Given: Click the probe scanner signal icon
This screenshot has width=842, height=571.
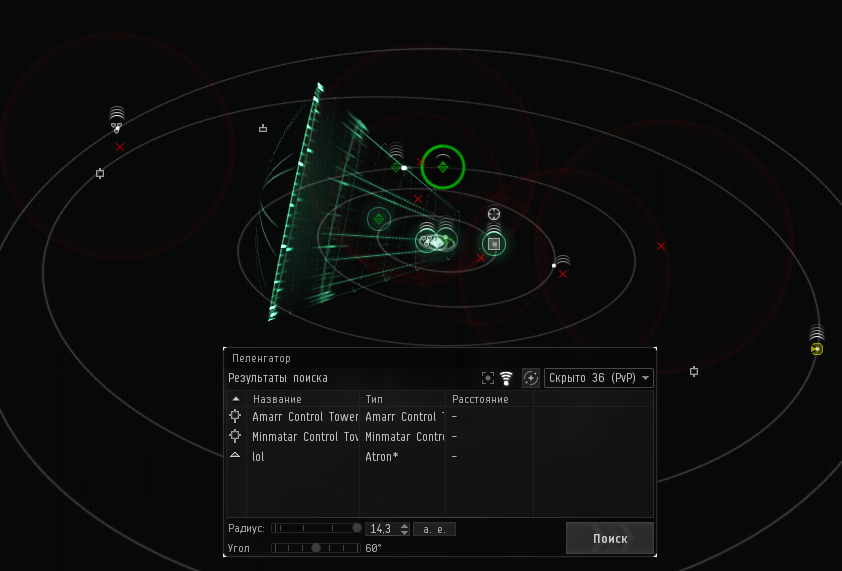Looking at the screenshot, I should pos(506,378).
